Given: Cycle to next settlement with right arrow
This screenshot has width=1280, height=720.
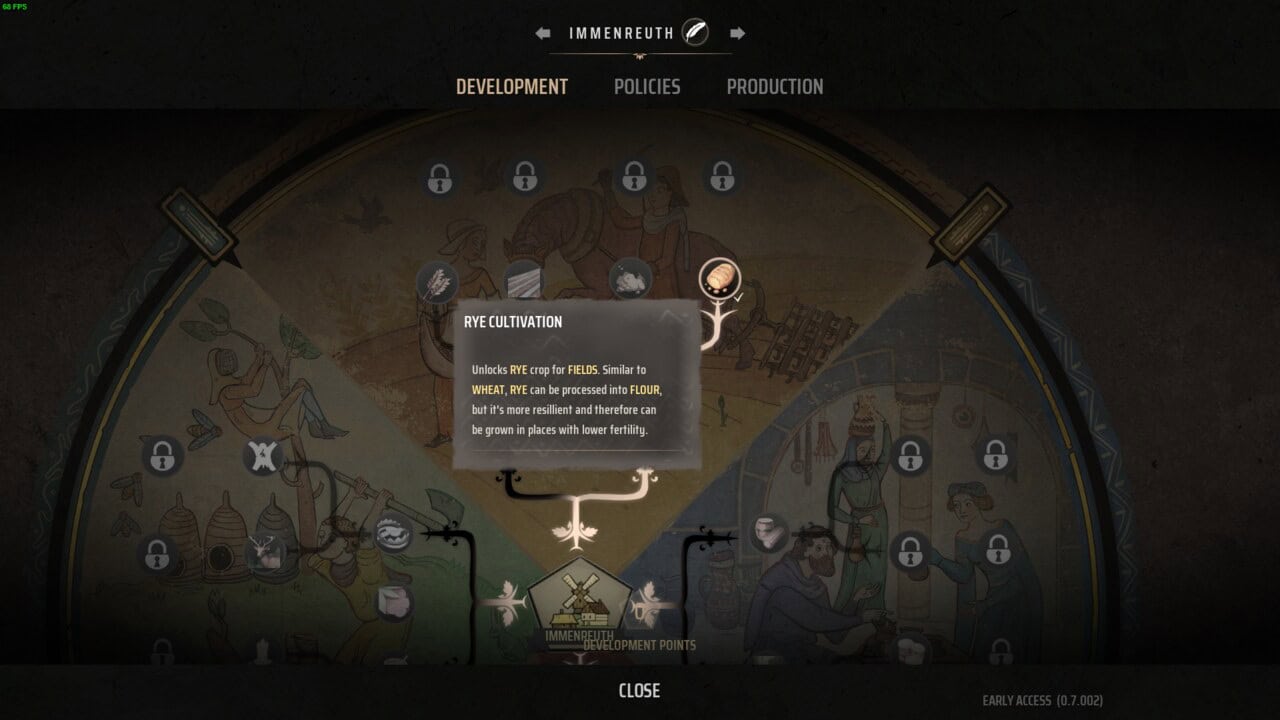Looking at the screenshot, I should [737, 33].
